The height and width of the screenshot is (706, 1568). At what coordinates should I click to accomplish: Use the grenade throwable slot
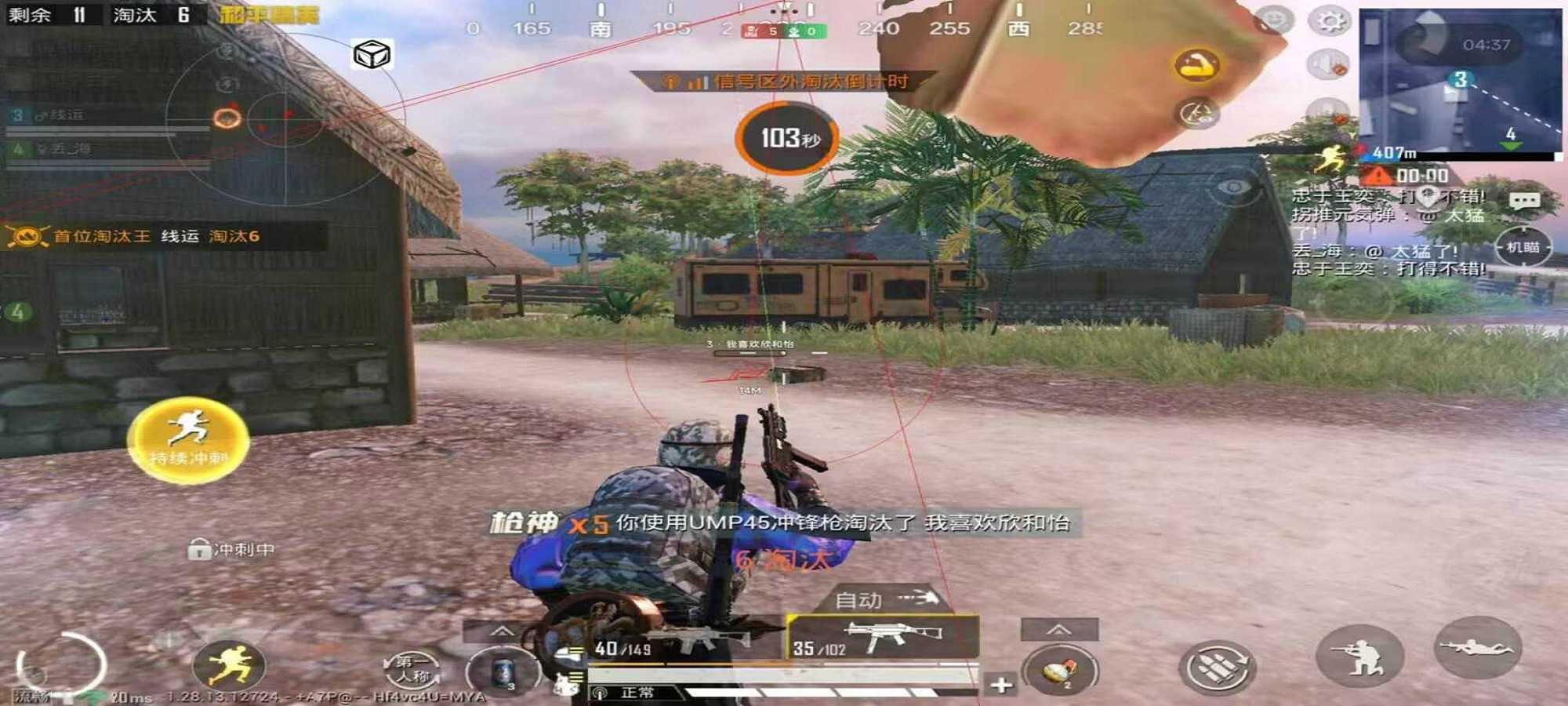pos(1060,670)
